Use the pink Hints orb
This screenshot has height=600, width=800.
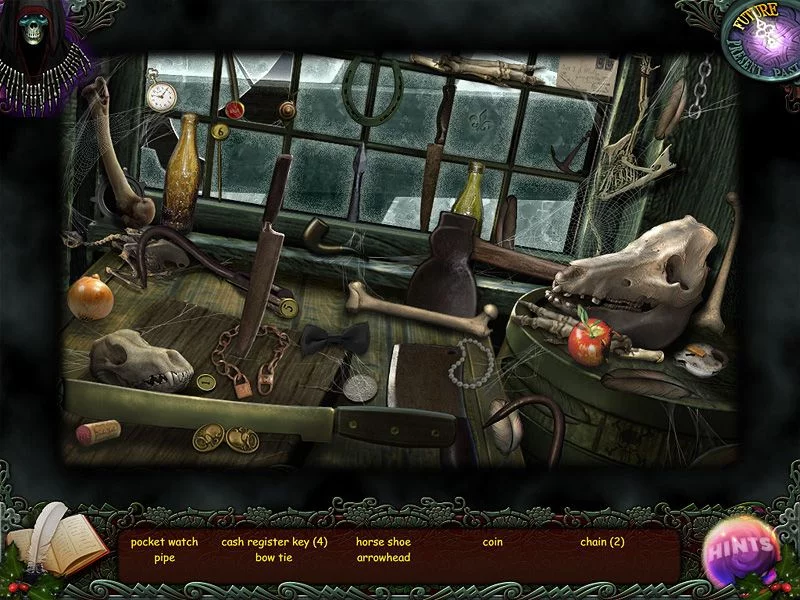click(743, 547)
